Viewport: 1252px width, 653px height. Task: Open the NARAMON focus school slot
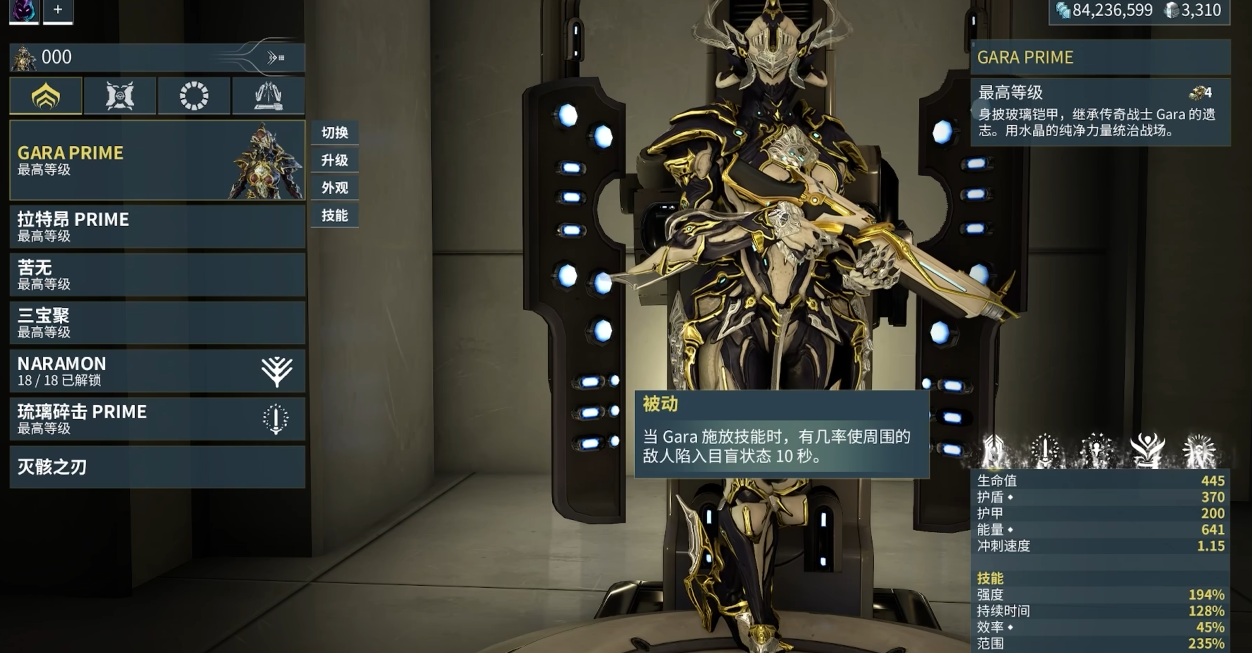click(157, 370)
